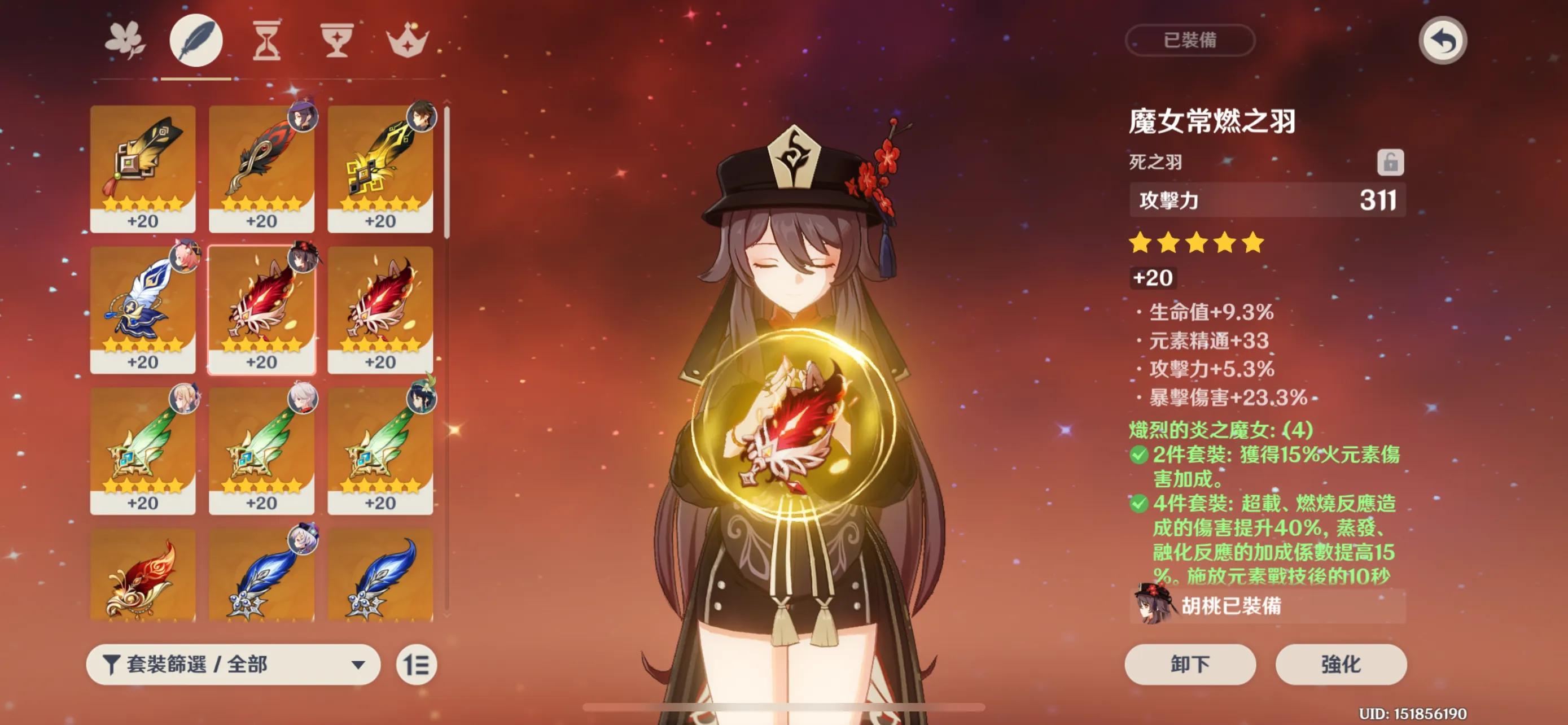Select the feather artifact tab
The image size is (1568, 725).
pyautogui.click(x=196, y=41)
